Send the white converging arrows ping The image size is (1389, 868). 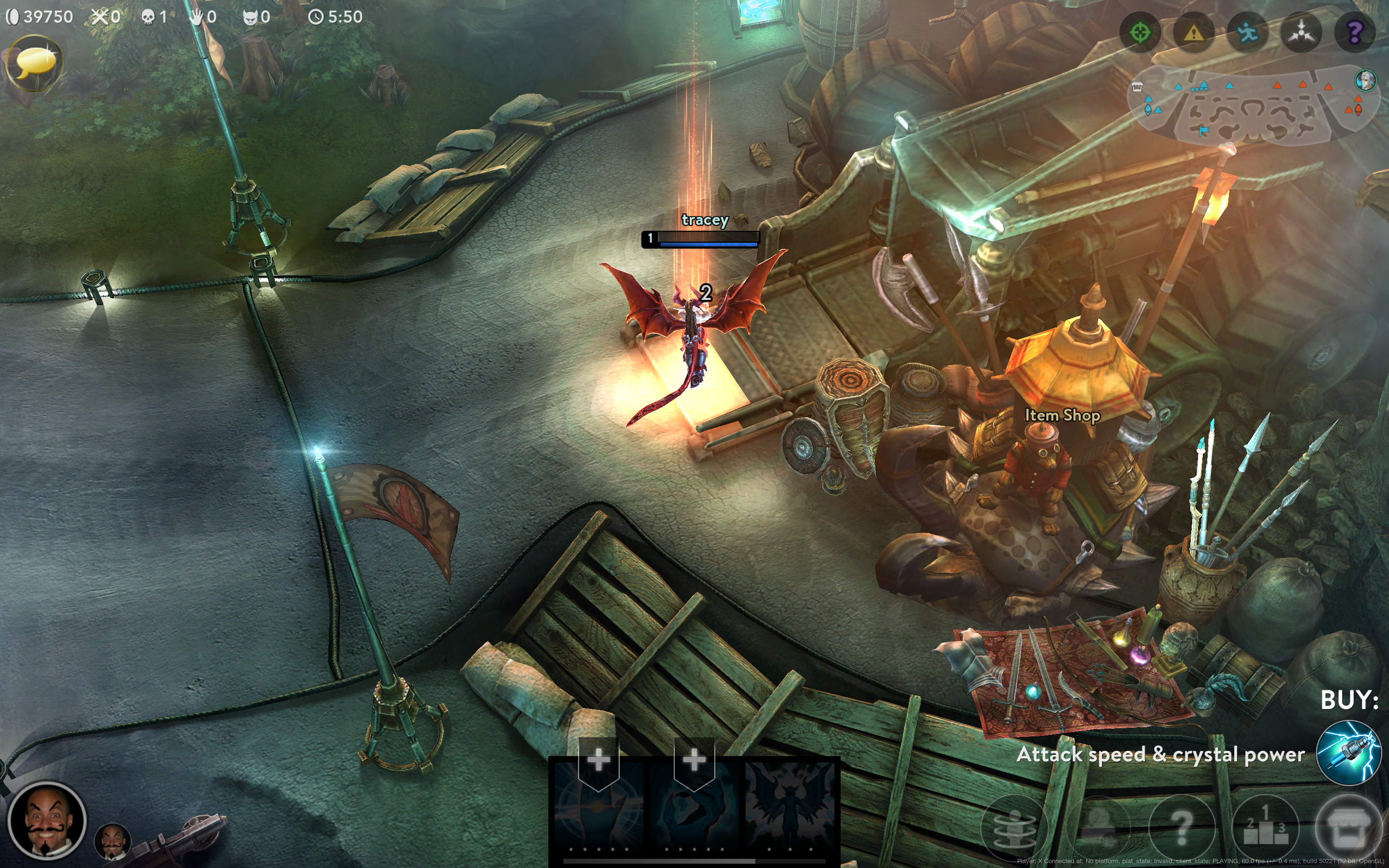pos(1301,33)
